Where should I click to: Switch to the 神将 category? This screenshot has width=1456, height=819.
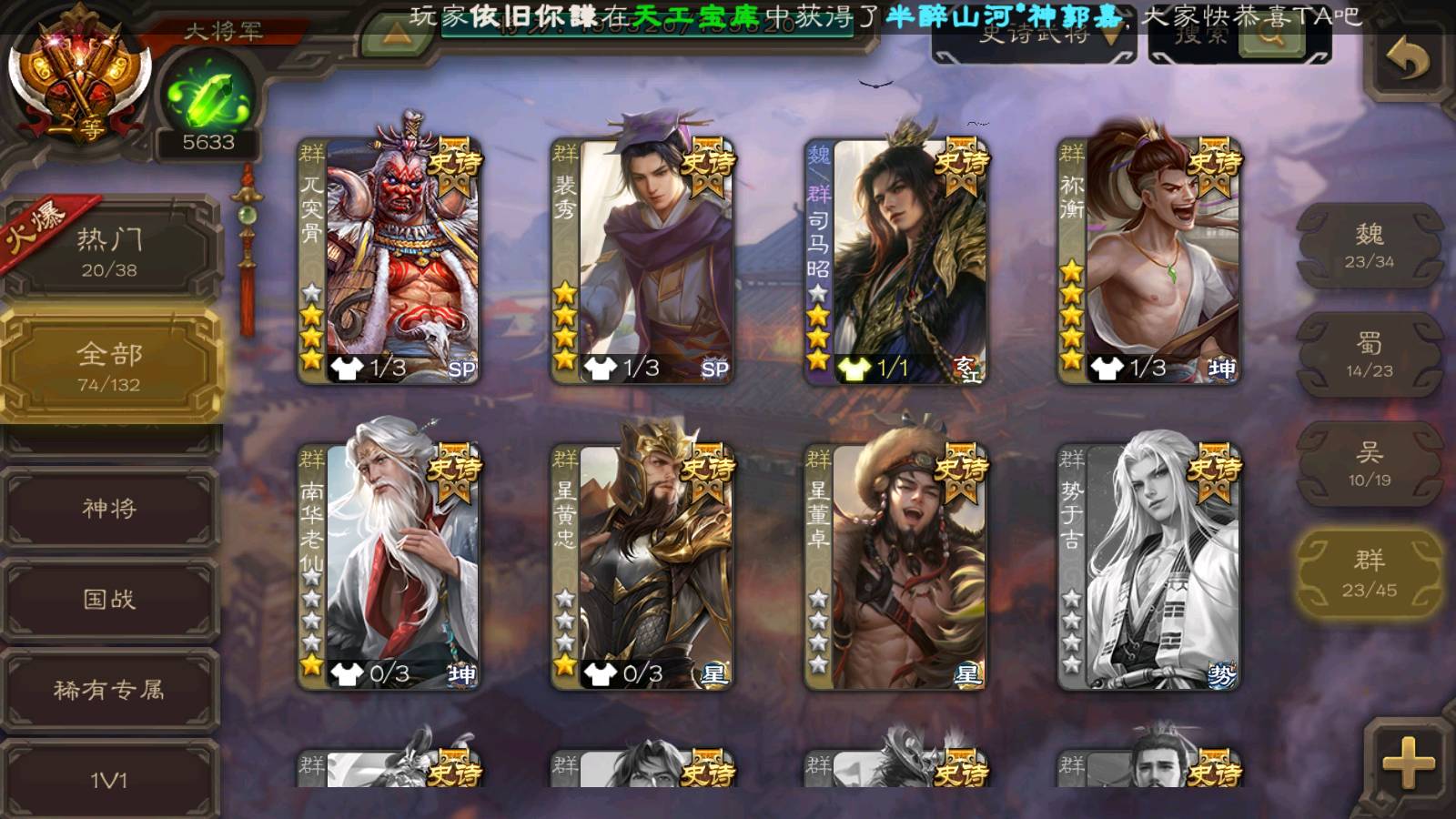click(x=109, y=508)
